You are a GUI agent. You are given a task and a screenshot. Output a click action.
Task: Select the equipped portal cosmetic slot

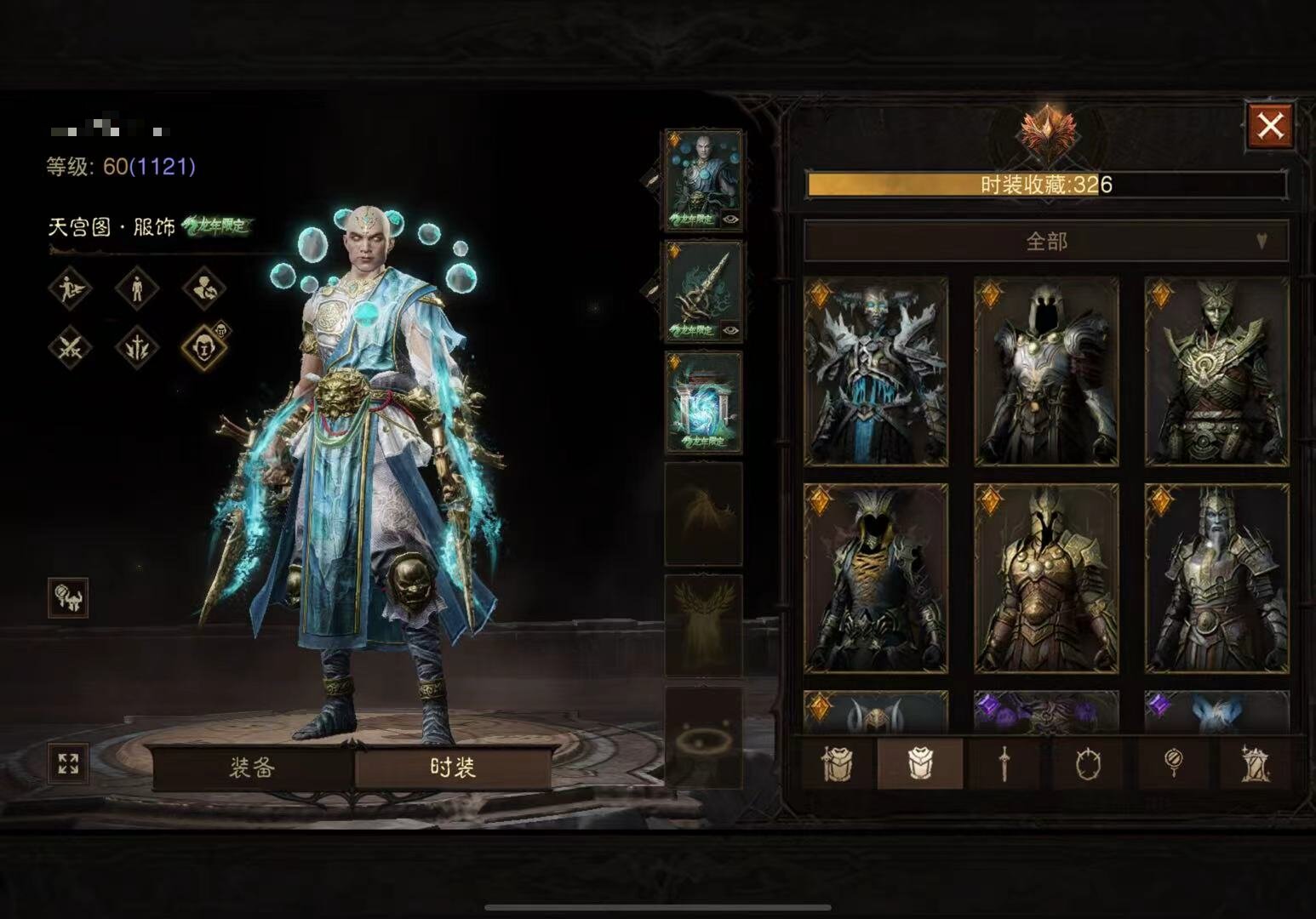(x=703, y=402)
